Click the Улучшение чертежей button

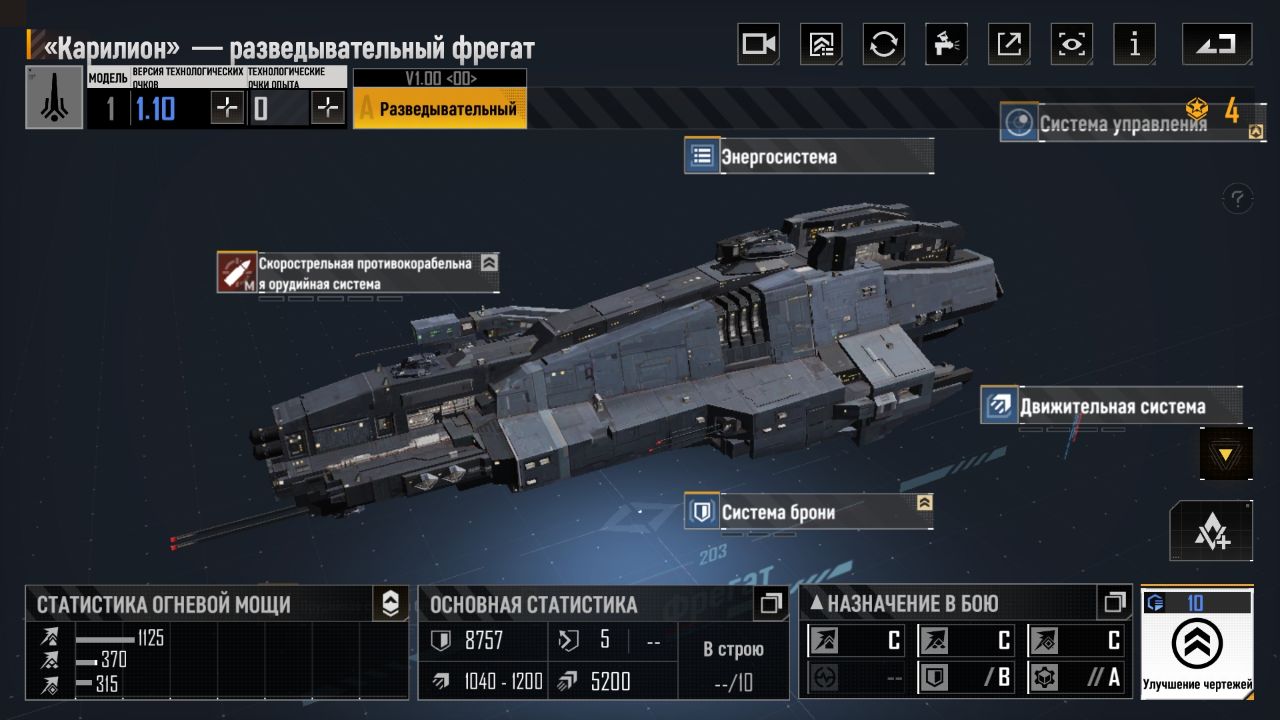pos(1197,645)
